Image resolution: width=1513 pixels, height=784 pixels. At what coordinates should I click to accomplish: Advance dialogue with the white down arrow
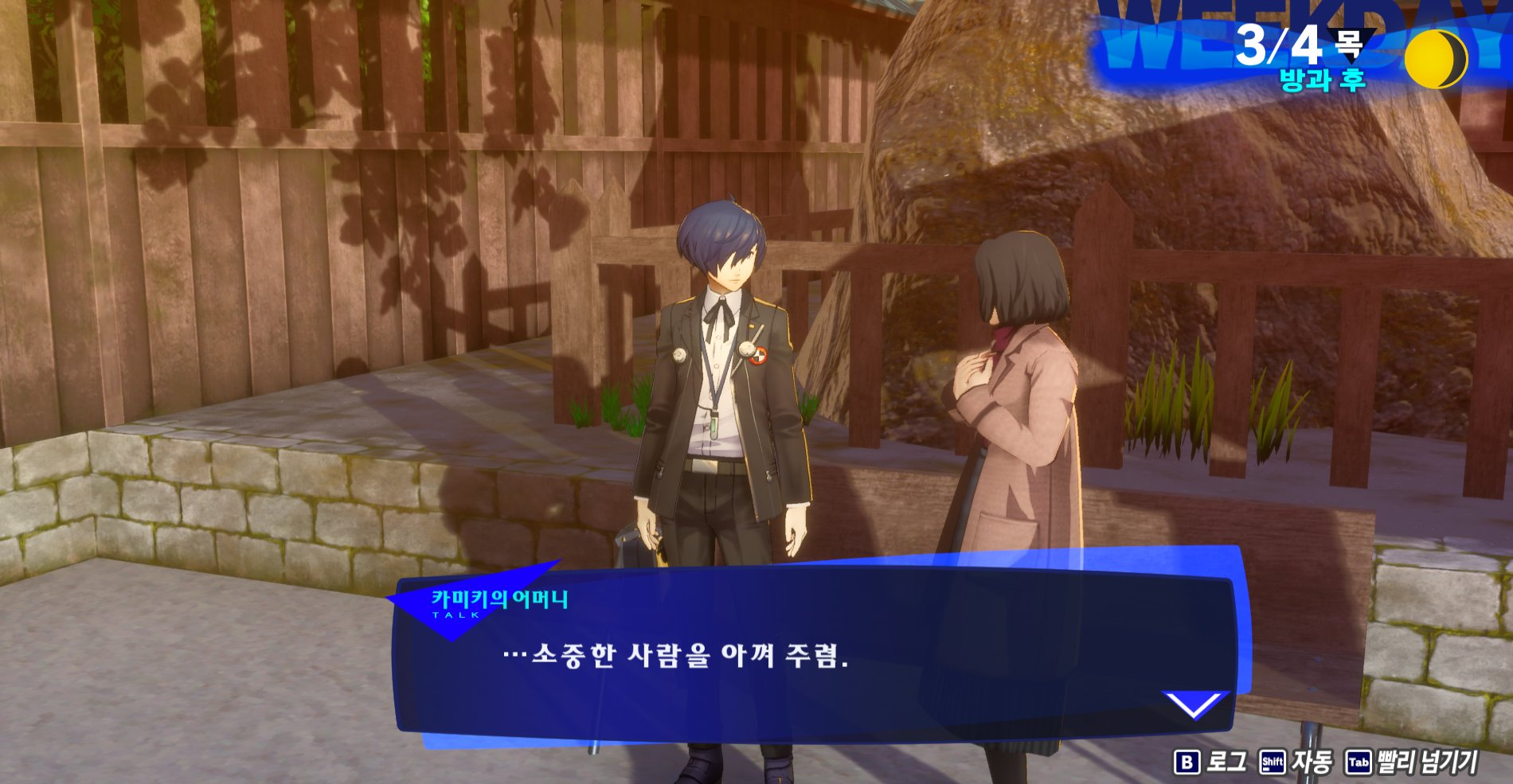pos(1194,704)
